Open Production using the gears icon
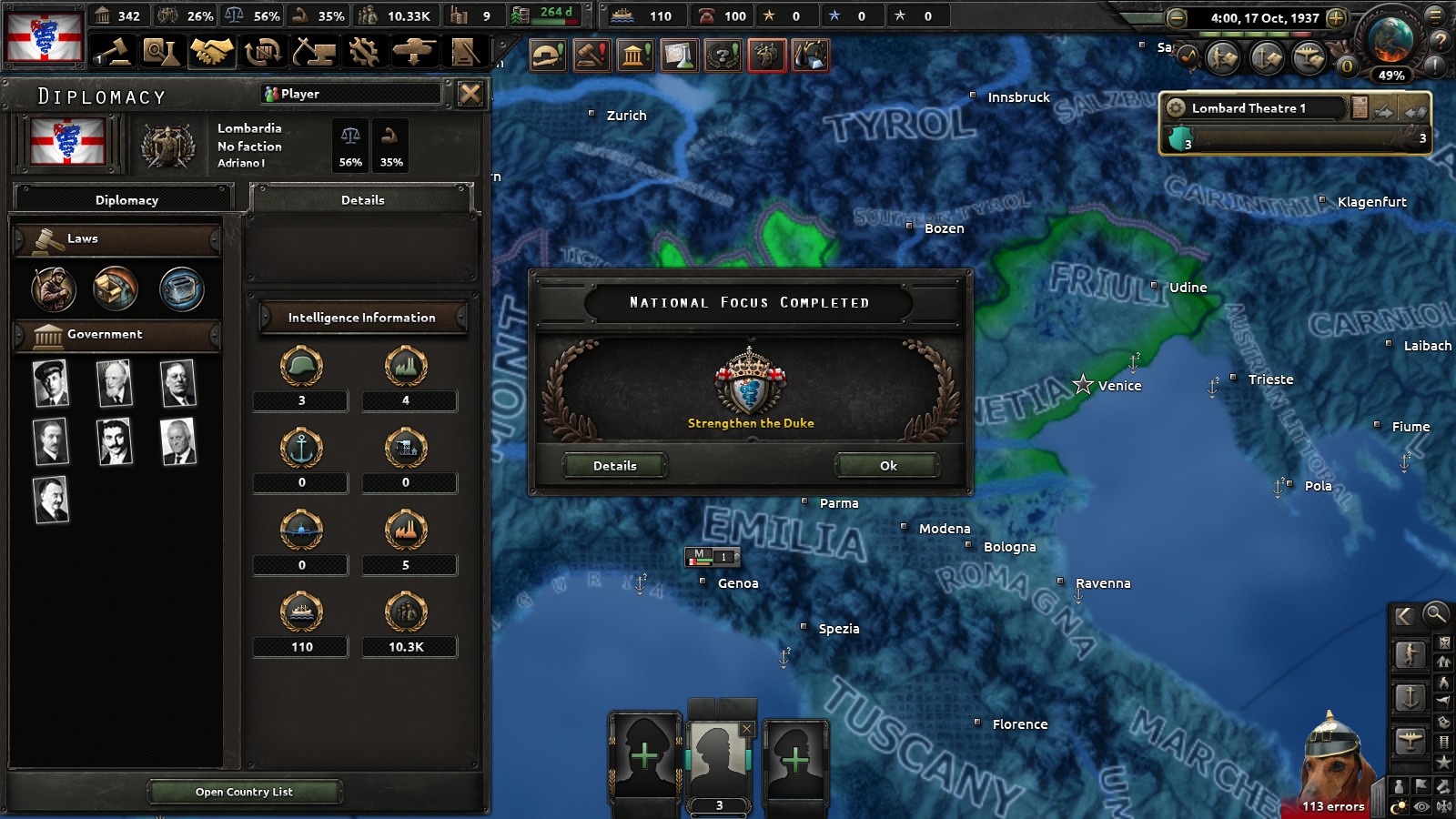The width and height of the screenshot is (1456, 819). (x=363, y=55)
